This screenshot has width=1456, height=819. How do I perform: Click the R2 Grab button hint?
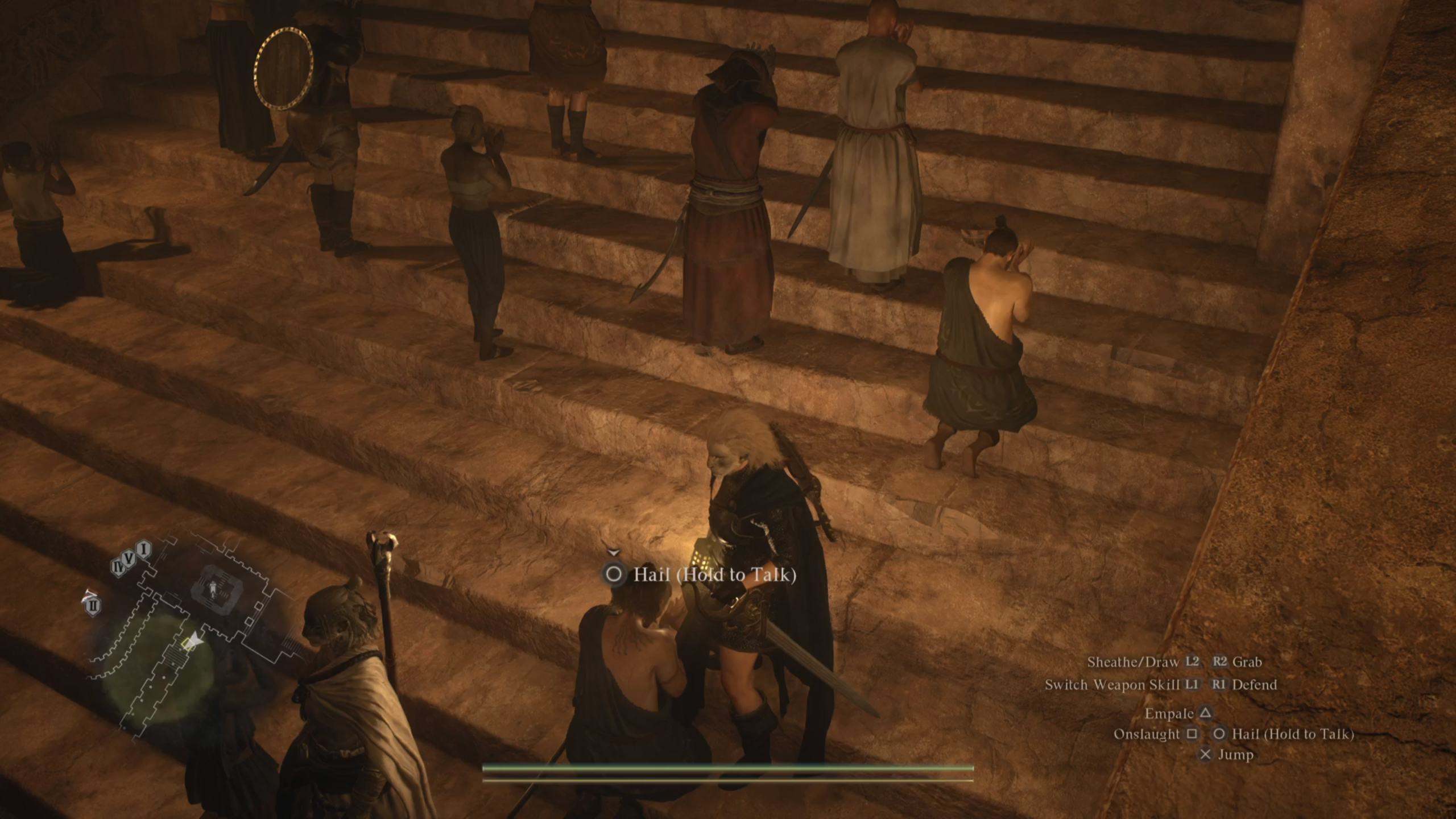[x=1221, y=662]
